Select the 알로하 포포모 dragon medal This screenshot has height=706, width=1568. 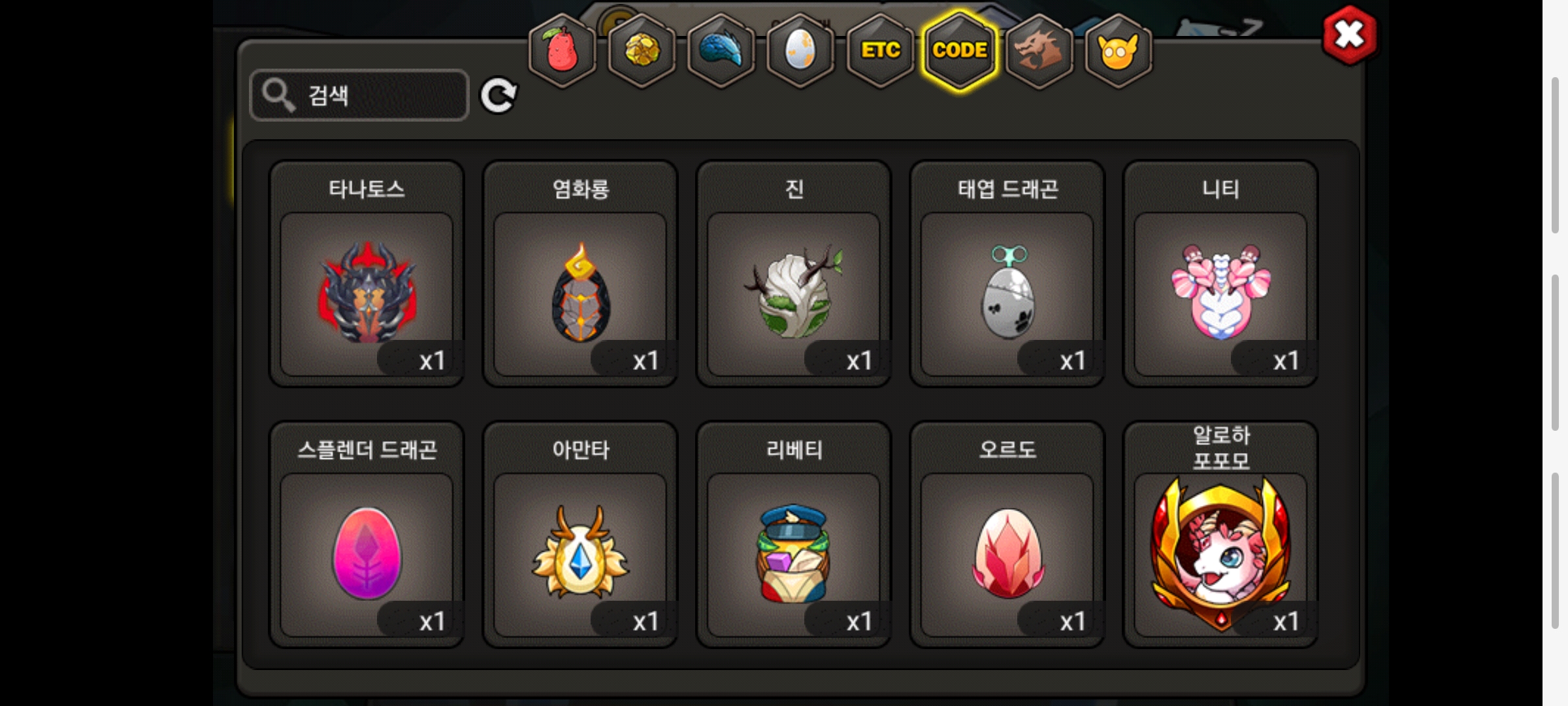click(1220, 553)
